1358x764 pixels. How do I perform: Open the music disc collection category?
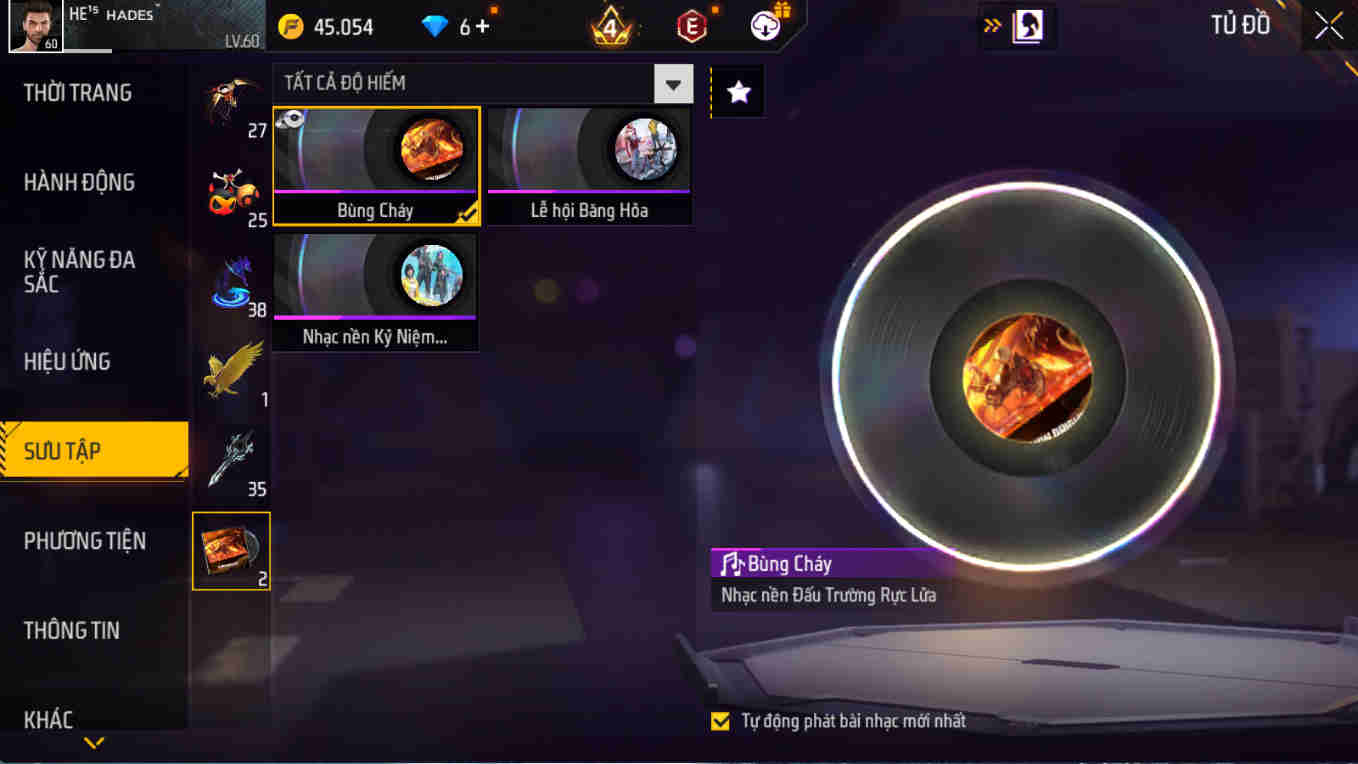coord(231,551)
